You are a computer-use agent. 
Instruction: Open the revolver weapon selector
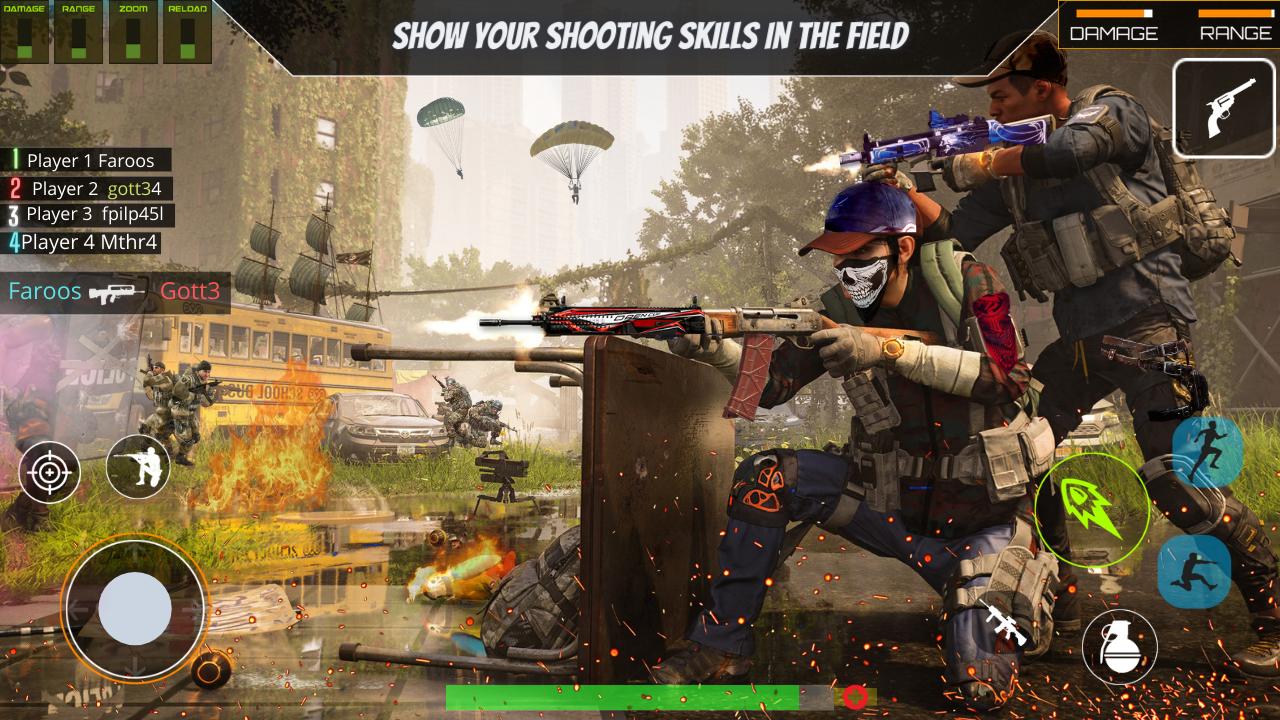[x=1226, y=106]
